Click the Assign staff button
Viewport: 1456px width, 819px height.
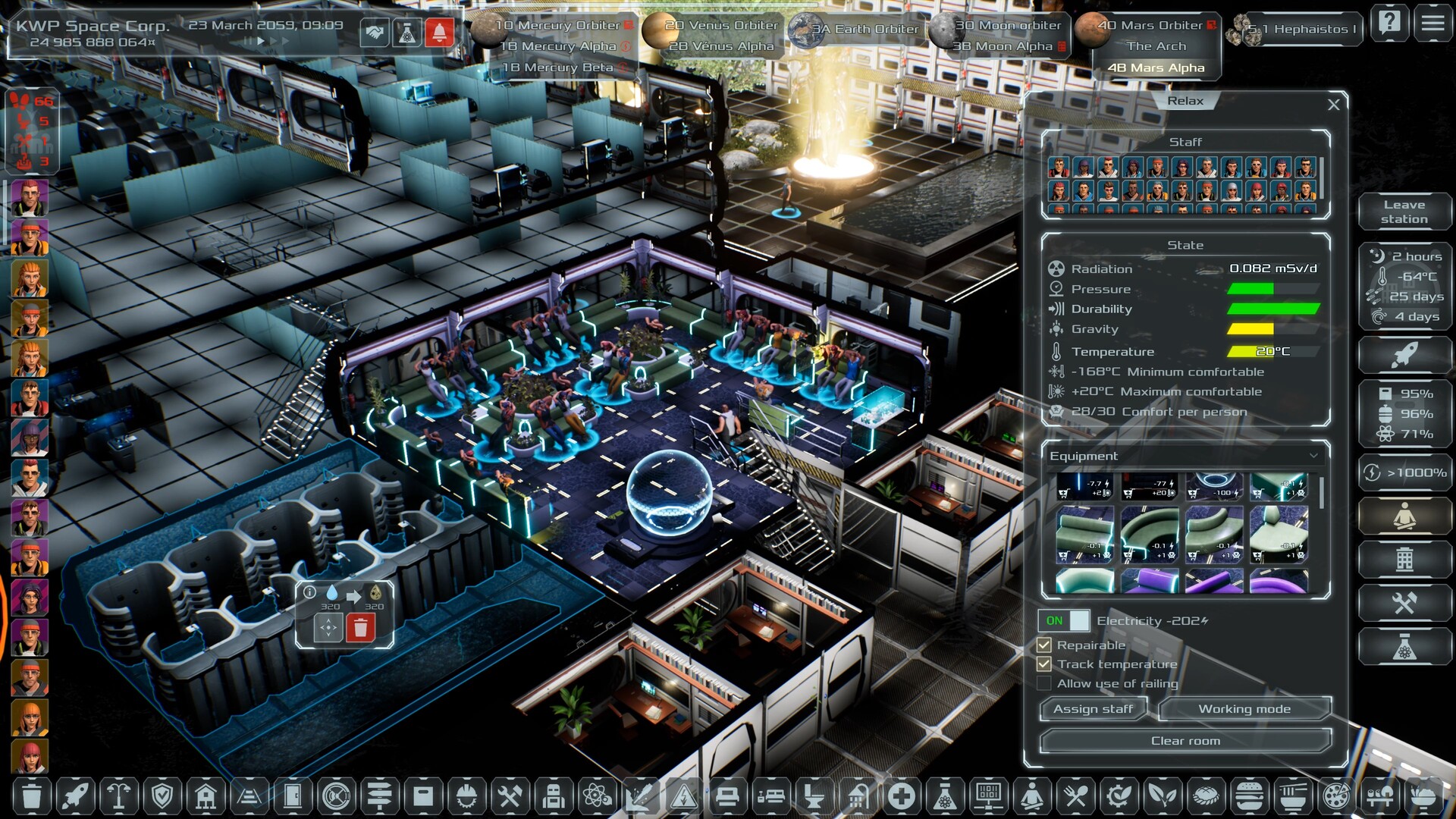pos(1093,709)
